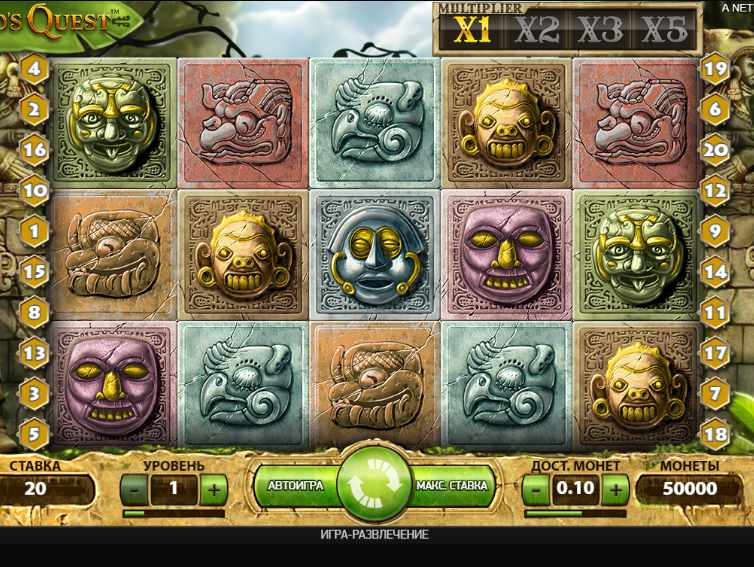Show payline number 20
This screenshot has width=754, height=567.
[715, 150]
